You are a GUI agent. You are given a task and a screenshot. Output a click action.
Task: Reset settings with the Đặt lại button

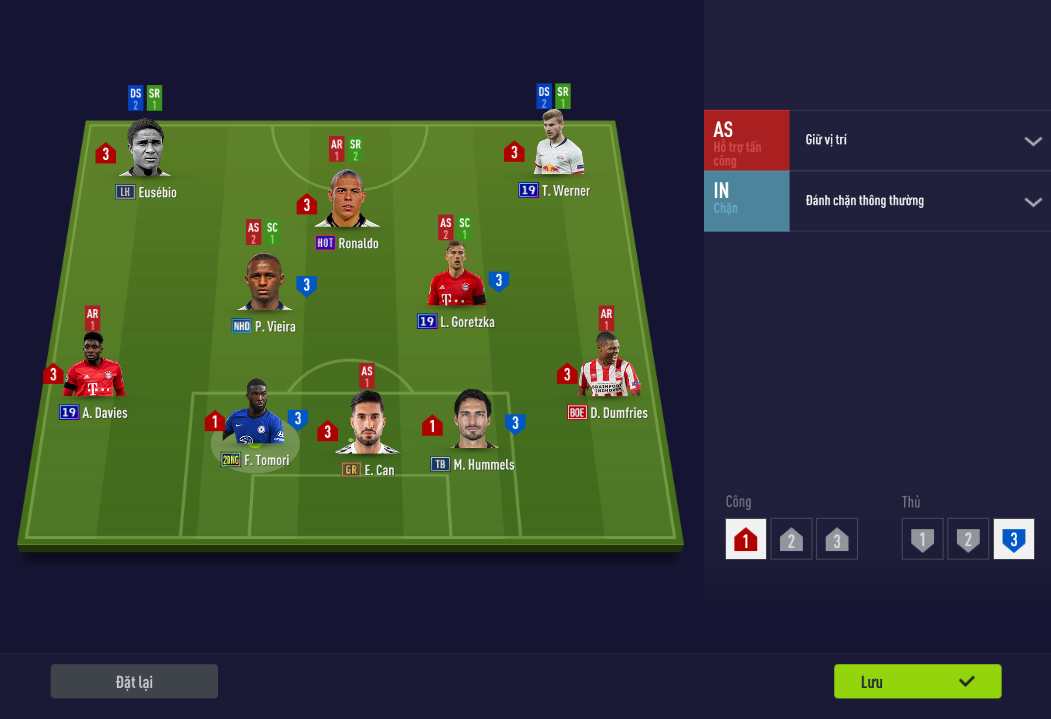(x=134, y=681)
